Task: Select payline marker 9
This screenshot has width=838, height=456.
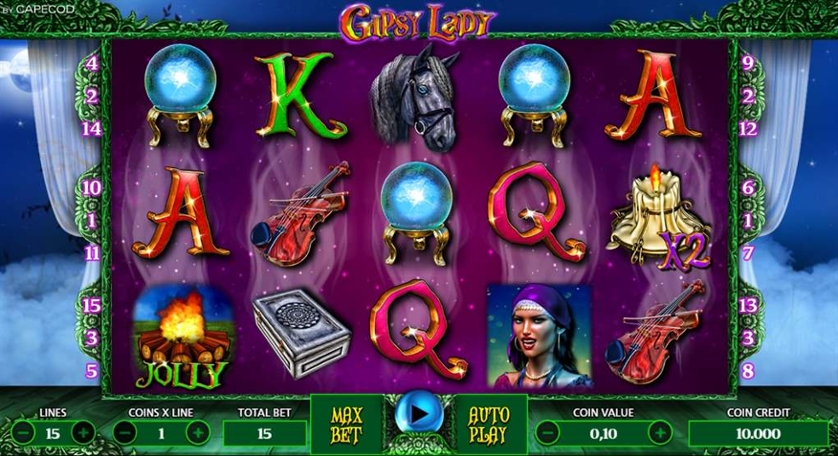Action: (x=747, y=62)
